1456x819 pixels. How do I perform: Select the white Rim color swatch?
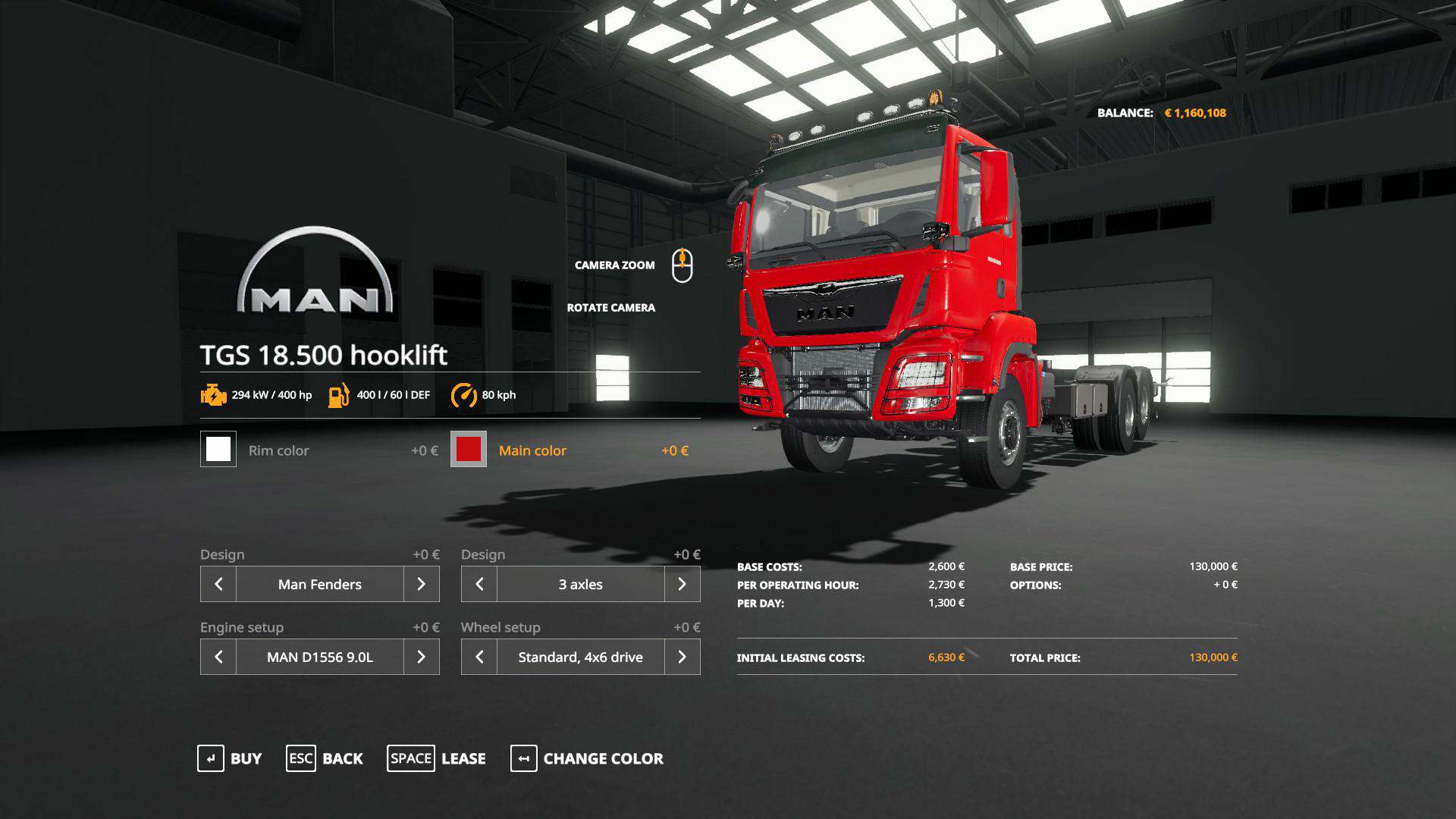pyautogui.click(x=218, y=449)
